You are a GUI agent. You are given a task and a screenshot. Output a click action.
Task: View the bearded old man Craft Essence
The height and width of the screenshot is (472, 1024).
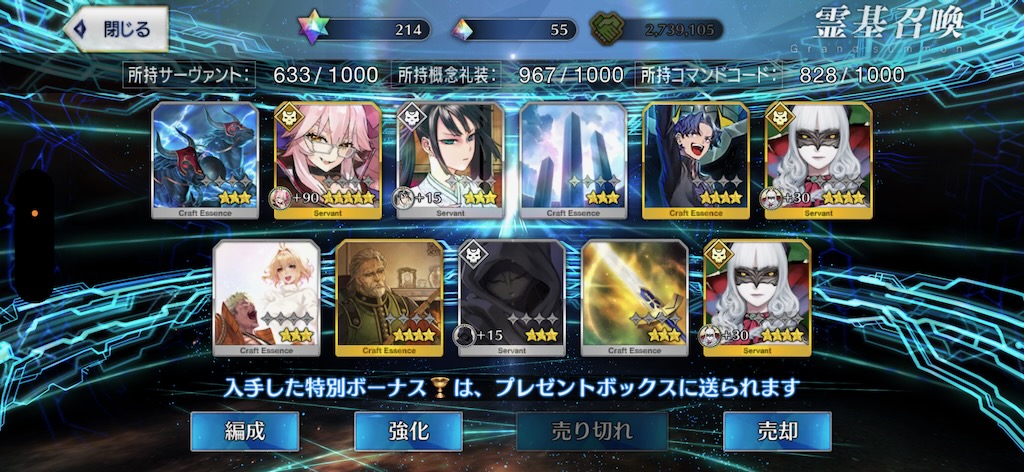tap(388, 298)
